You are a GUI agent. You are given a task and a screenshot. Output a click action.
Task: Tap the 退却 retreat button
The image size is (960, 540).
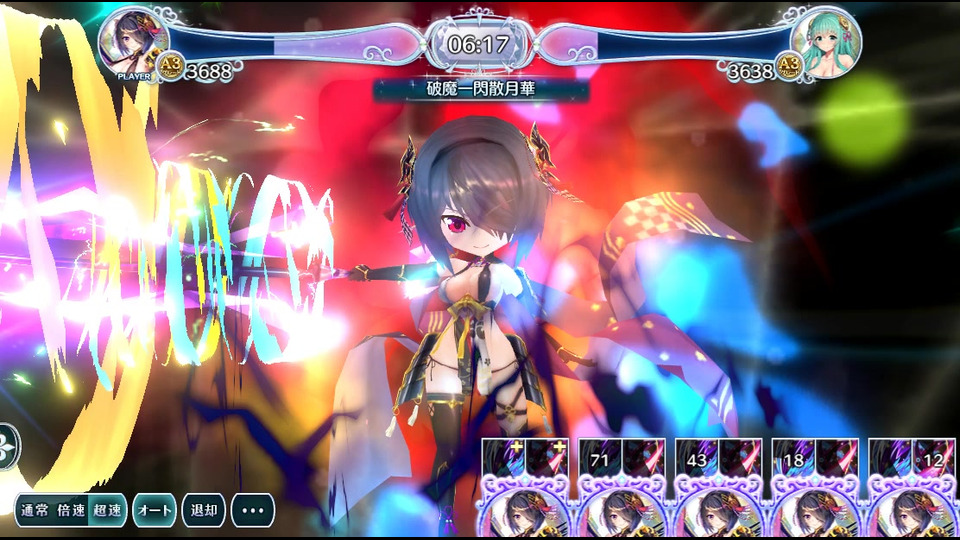click(203, 510)
